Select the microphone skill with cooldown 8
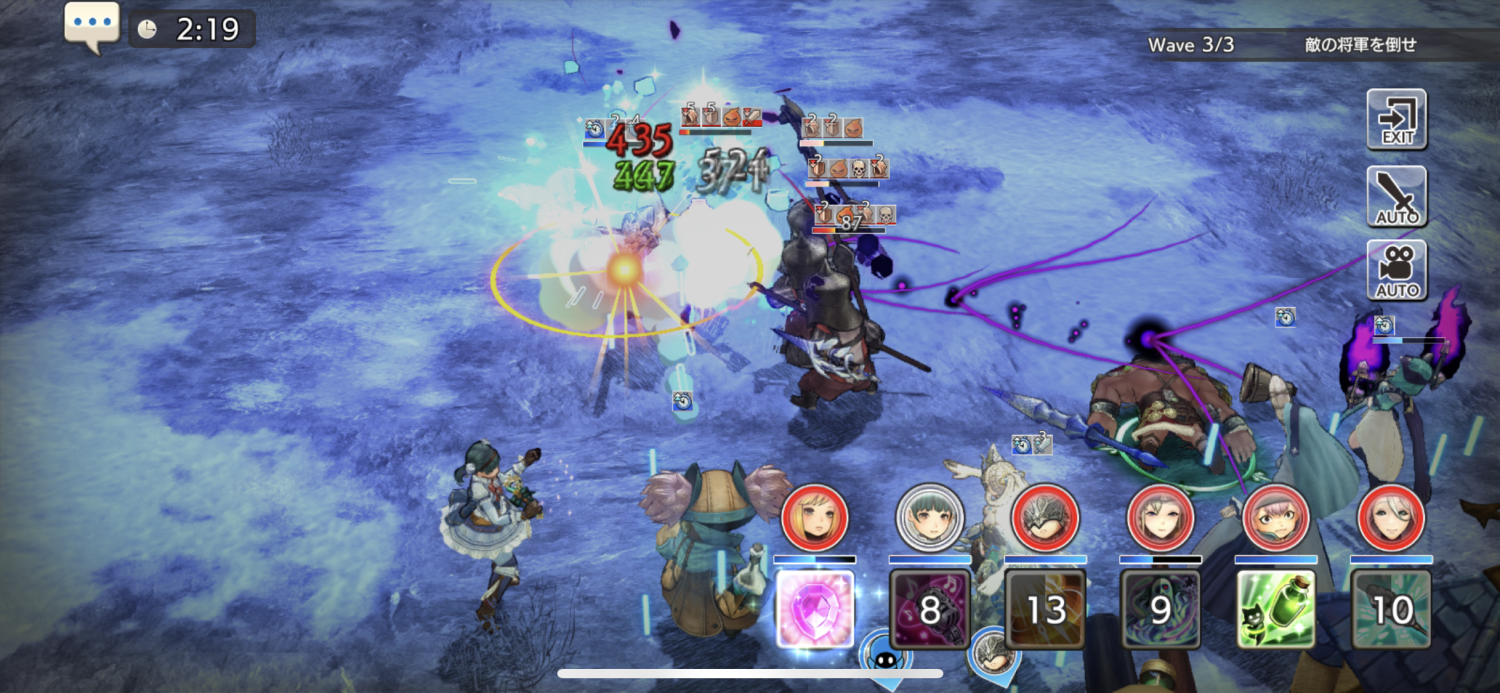 pyautogui.click(x=930, y=609)
